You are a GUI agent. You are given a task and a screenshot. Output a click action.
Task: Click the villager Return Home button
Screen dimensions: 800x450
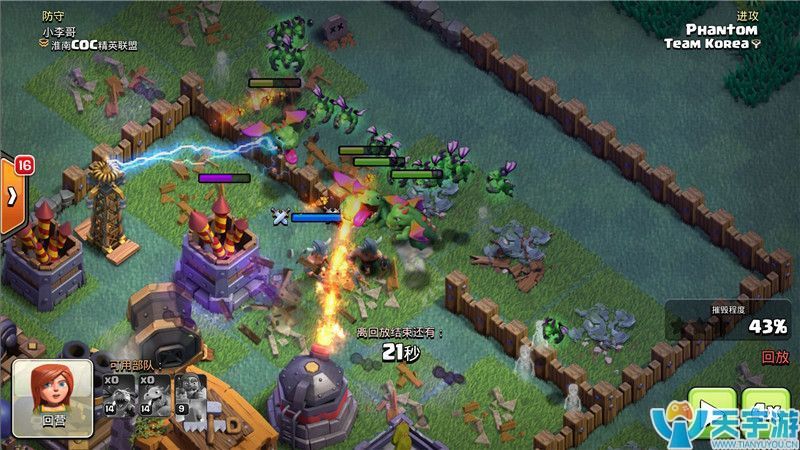click(52, 397)
